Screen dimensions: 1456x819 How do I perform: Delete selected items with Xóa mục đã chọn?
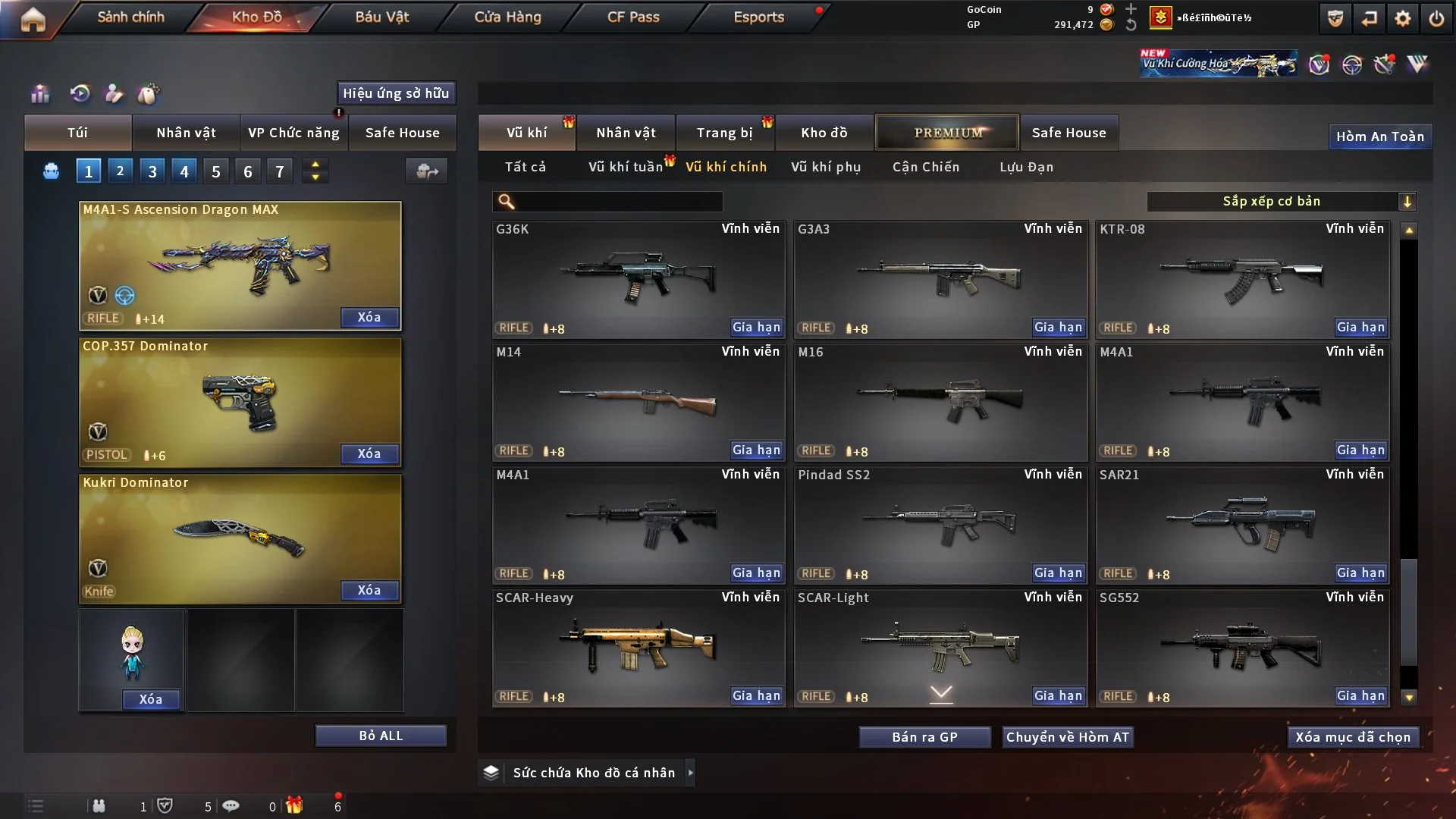[1353, 737]
